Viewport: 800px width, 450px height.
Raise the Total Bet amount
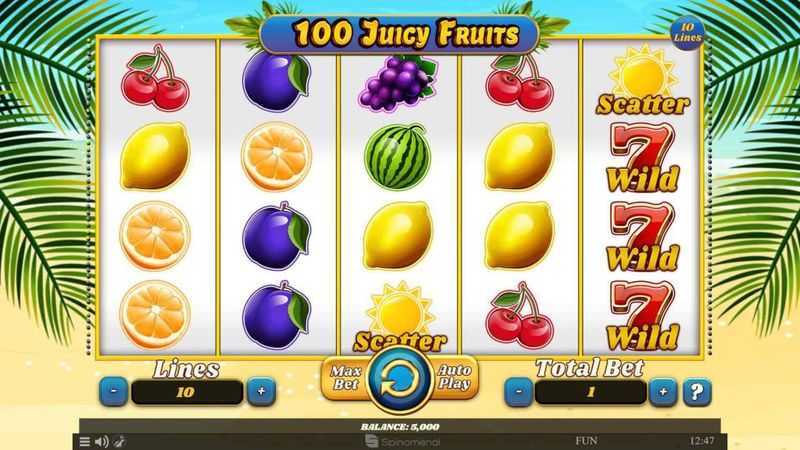tap(663, 392)
